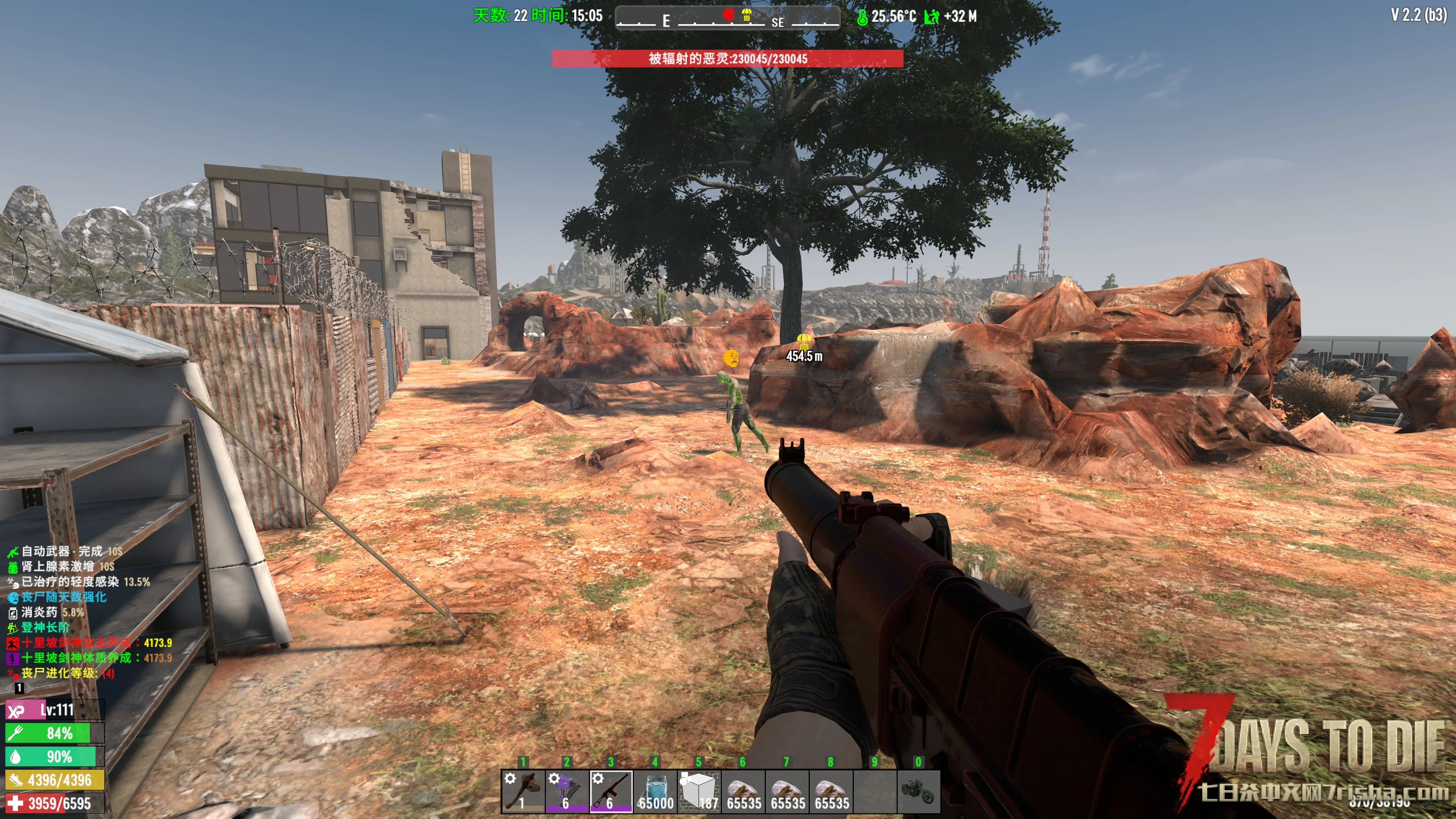Image resolution: width=1456 pixels, height=819 pixels.
Task: Click the 丧尸进化等级 biohazard icon
Action: point(13,674)
